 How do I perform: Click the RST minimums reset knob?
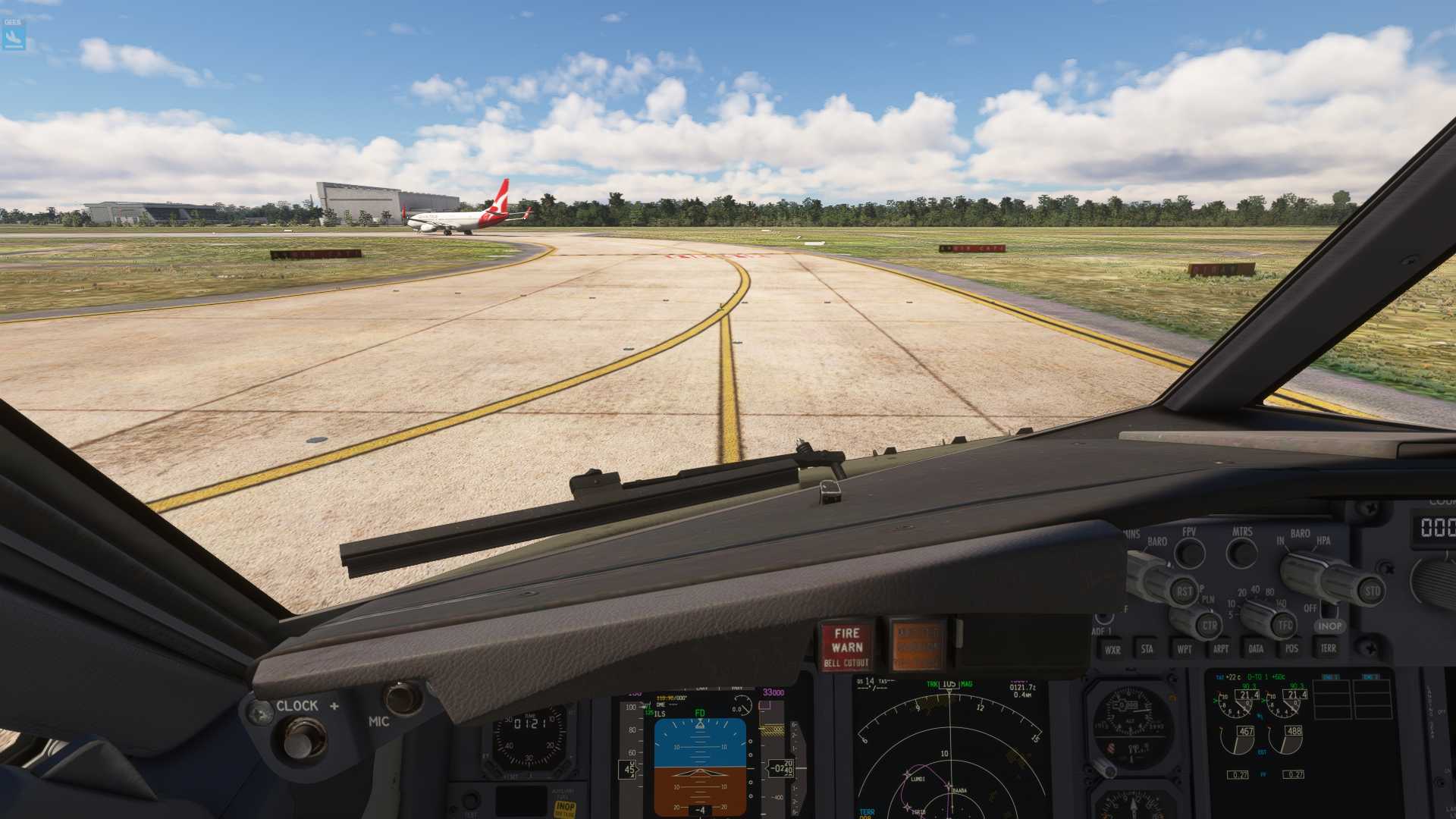point(1184,591)
